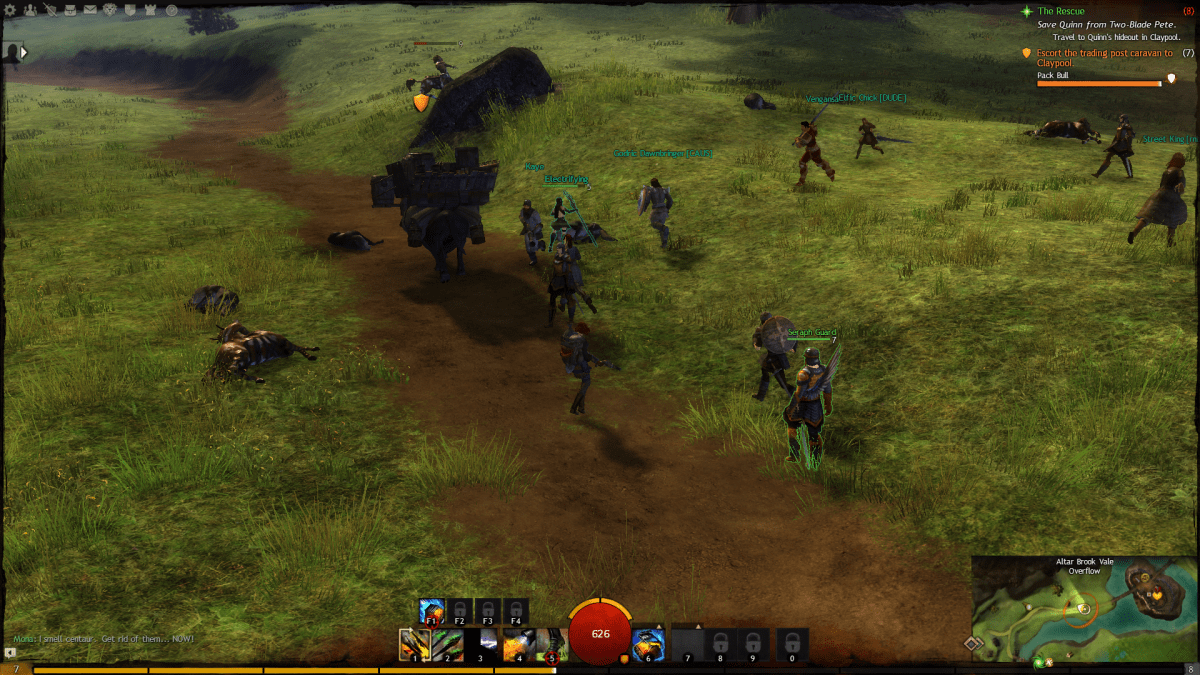
Task: Use the boot kick skill 5
Action: pos(551,645)
